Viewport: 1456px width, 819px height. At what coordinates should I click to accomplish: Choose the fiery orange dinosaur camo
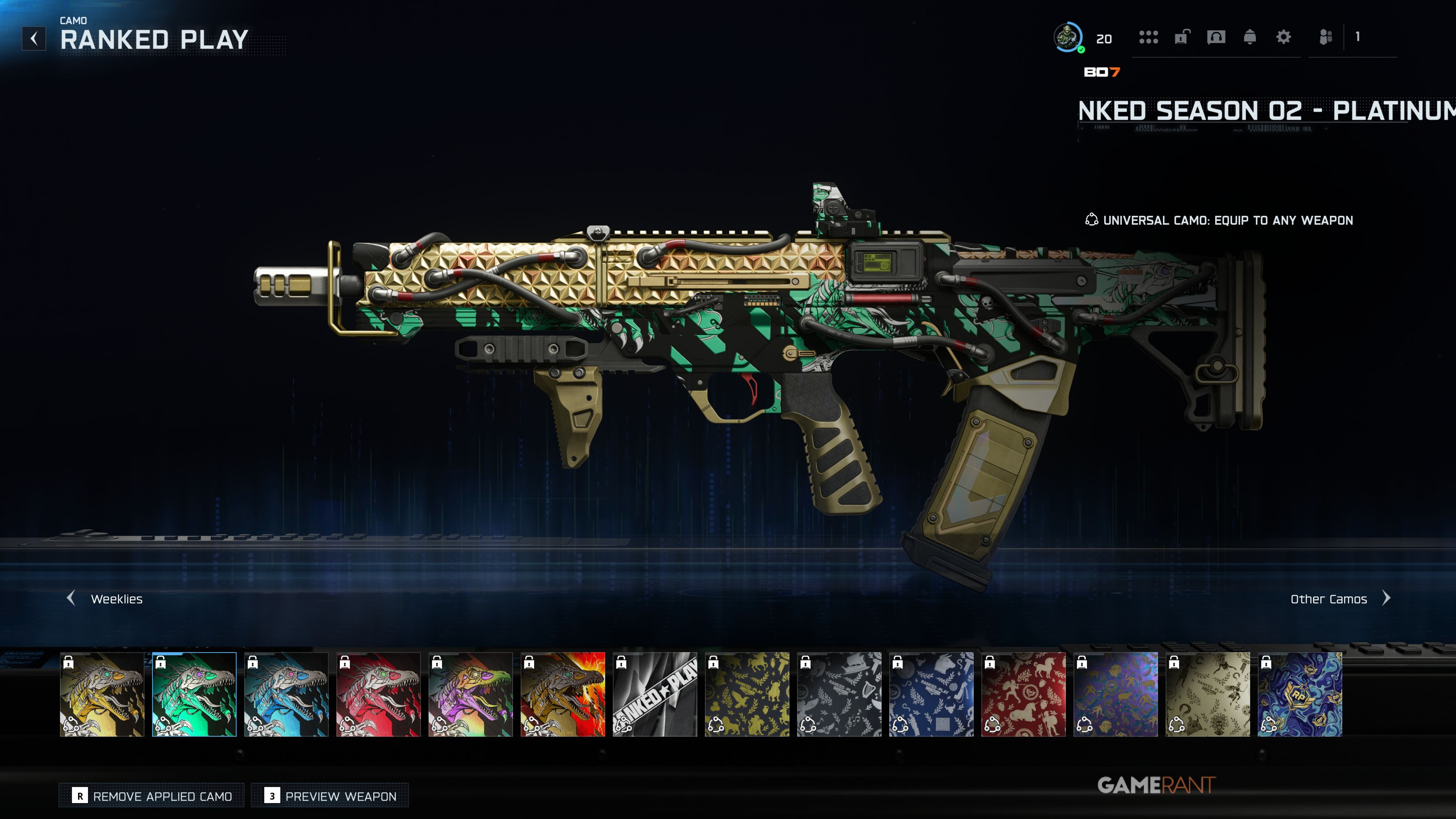click(563, 694)
